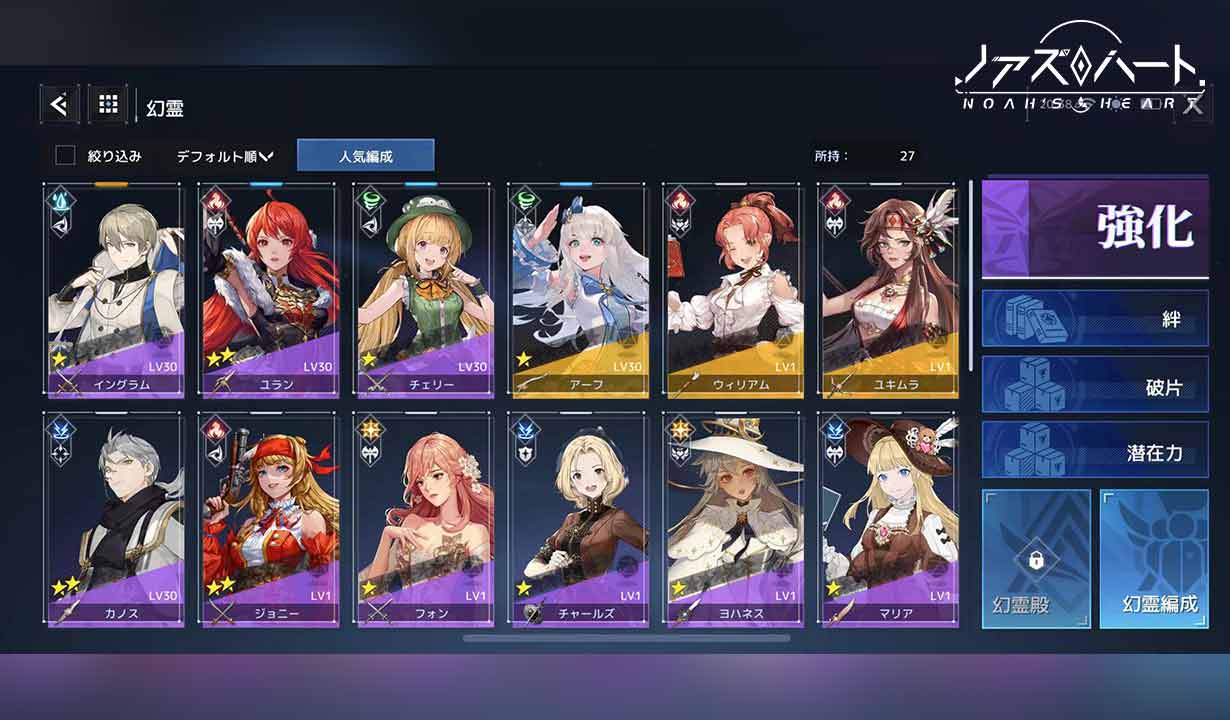The height and width of the screenshot is (720, 1230).
Task: Select the フォン character card
Action: coord(424,520)
